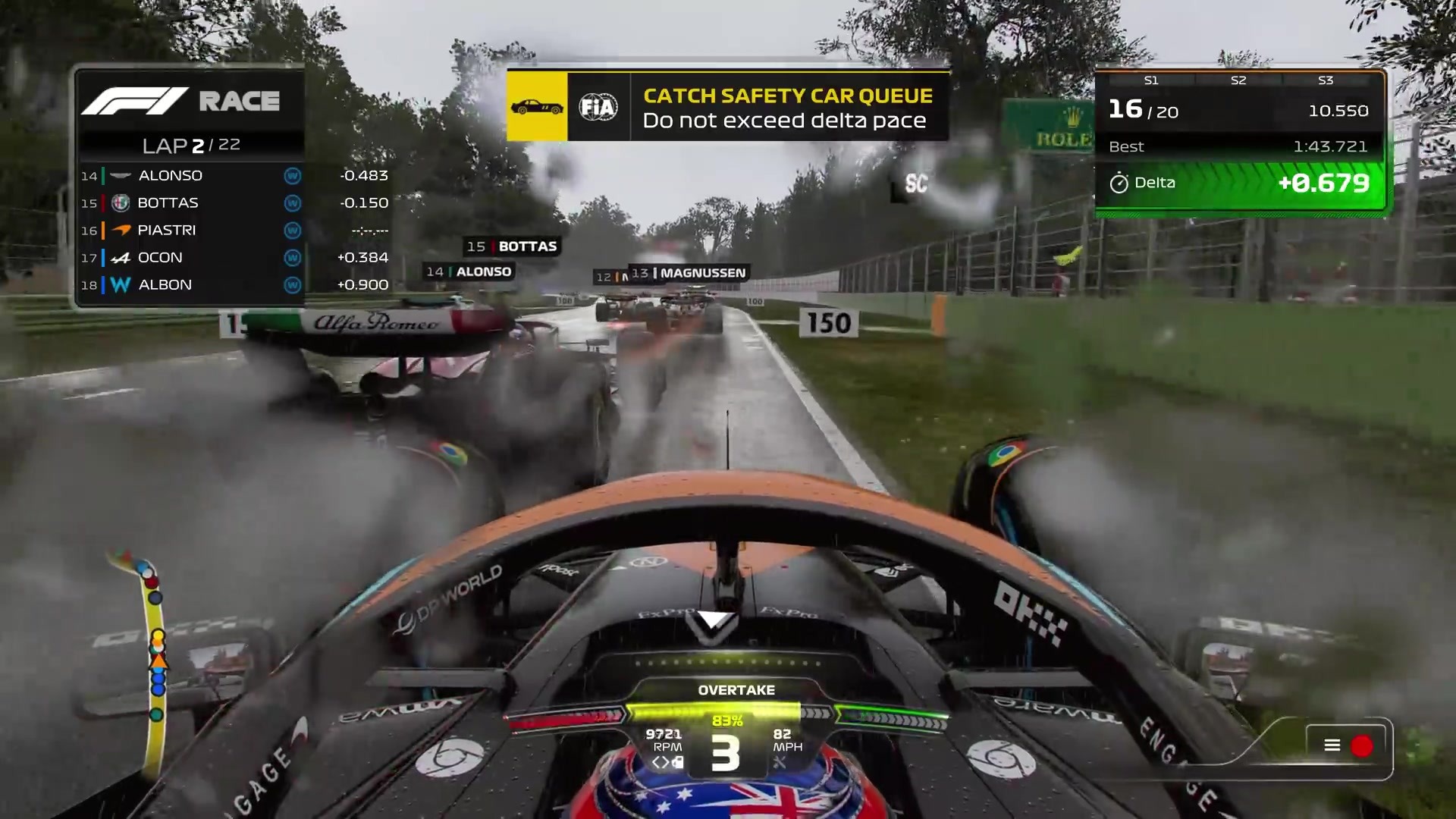This screenshot has height=819, width=1456.
Task: Click the green Delta time panel
Action: tap(1240, 184)
